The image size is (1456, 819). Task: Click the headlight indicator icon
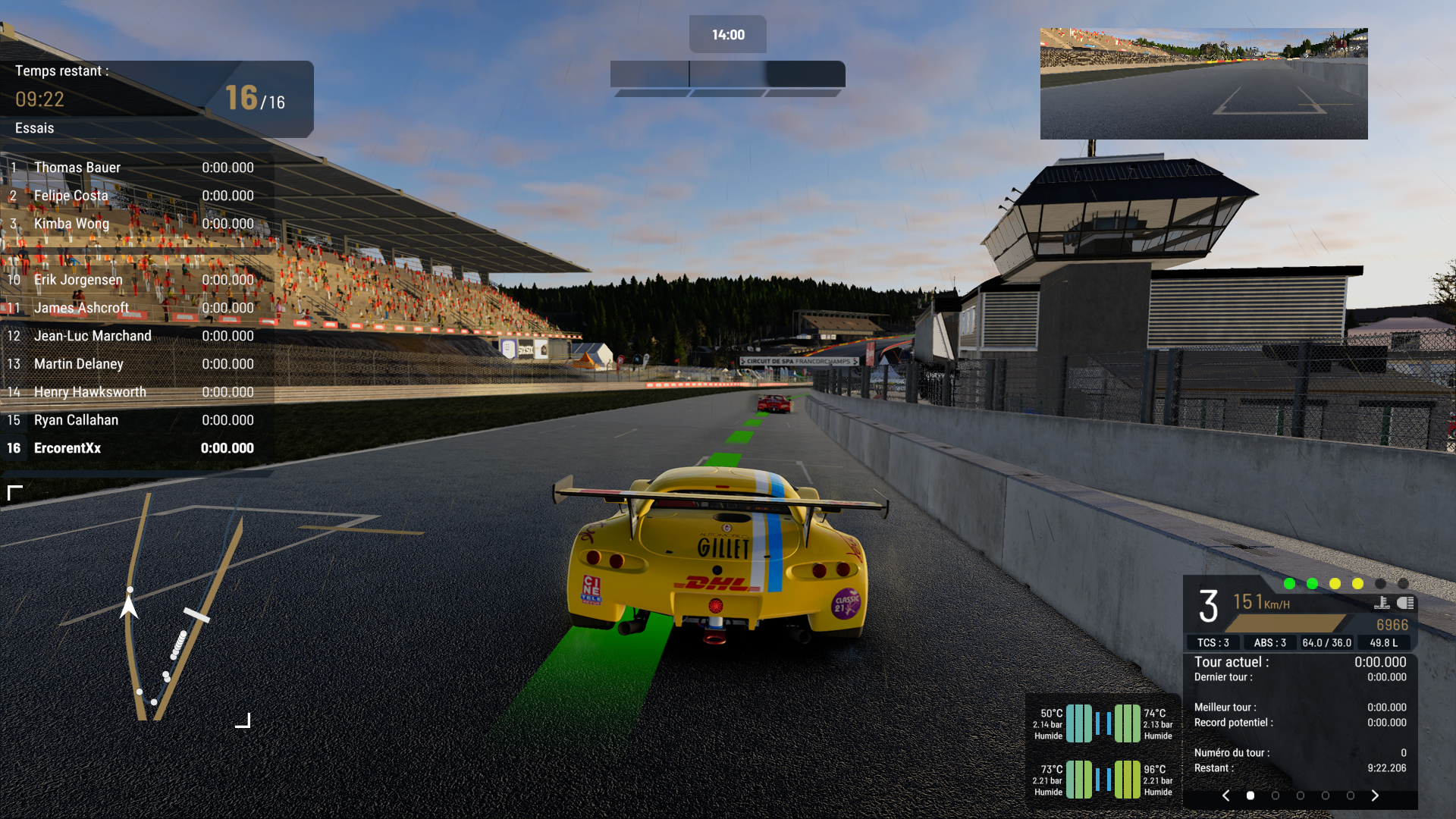(x=1405, y=603)
